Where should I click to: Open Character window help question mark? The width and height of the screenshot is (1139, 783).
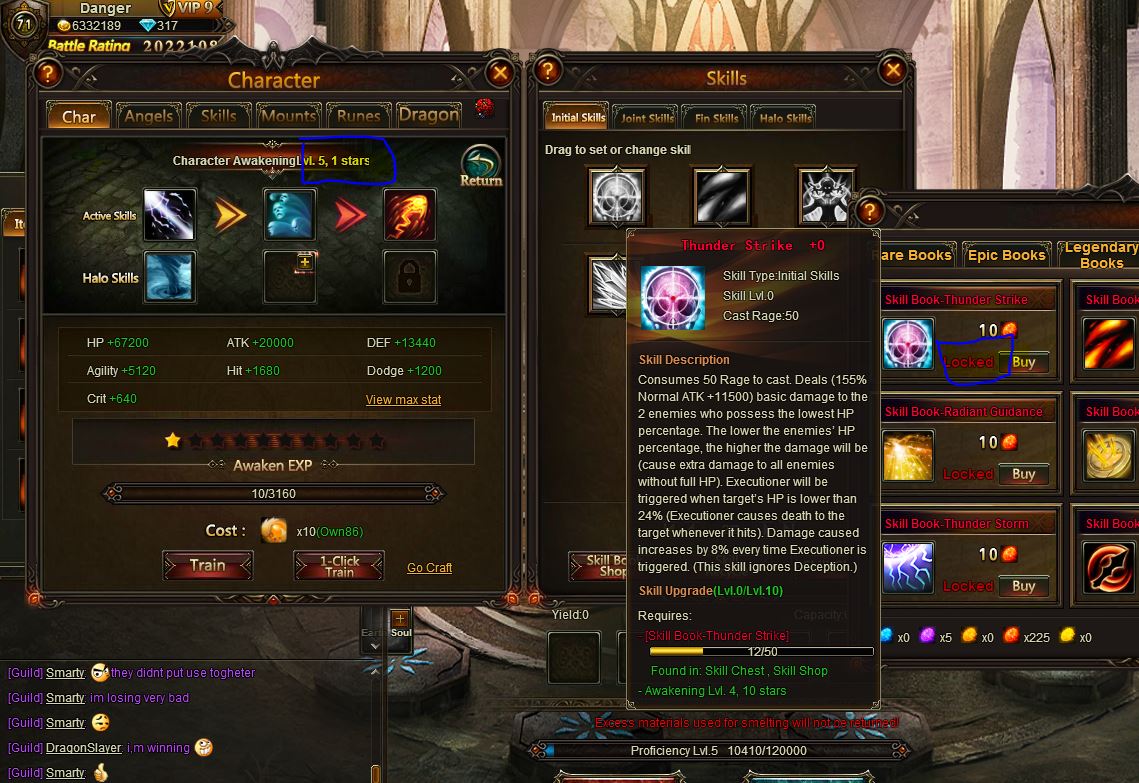tap(47, 73)
